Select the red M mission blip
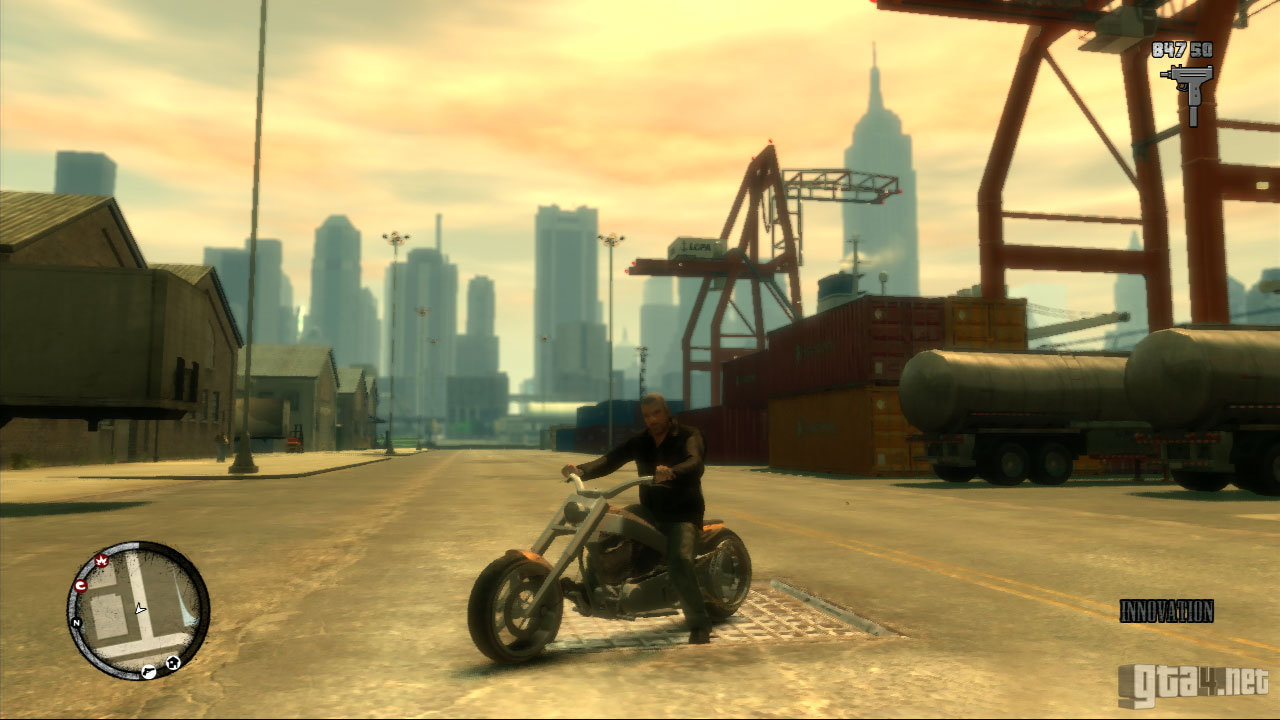Image resolution: width=1280 pixels, height=720 pixels. tap(101, 561)
